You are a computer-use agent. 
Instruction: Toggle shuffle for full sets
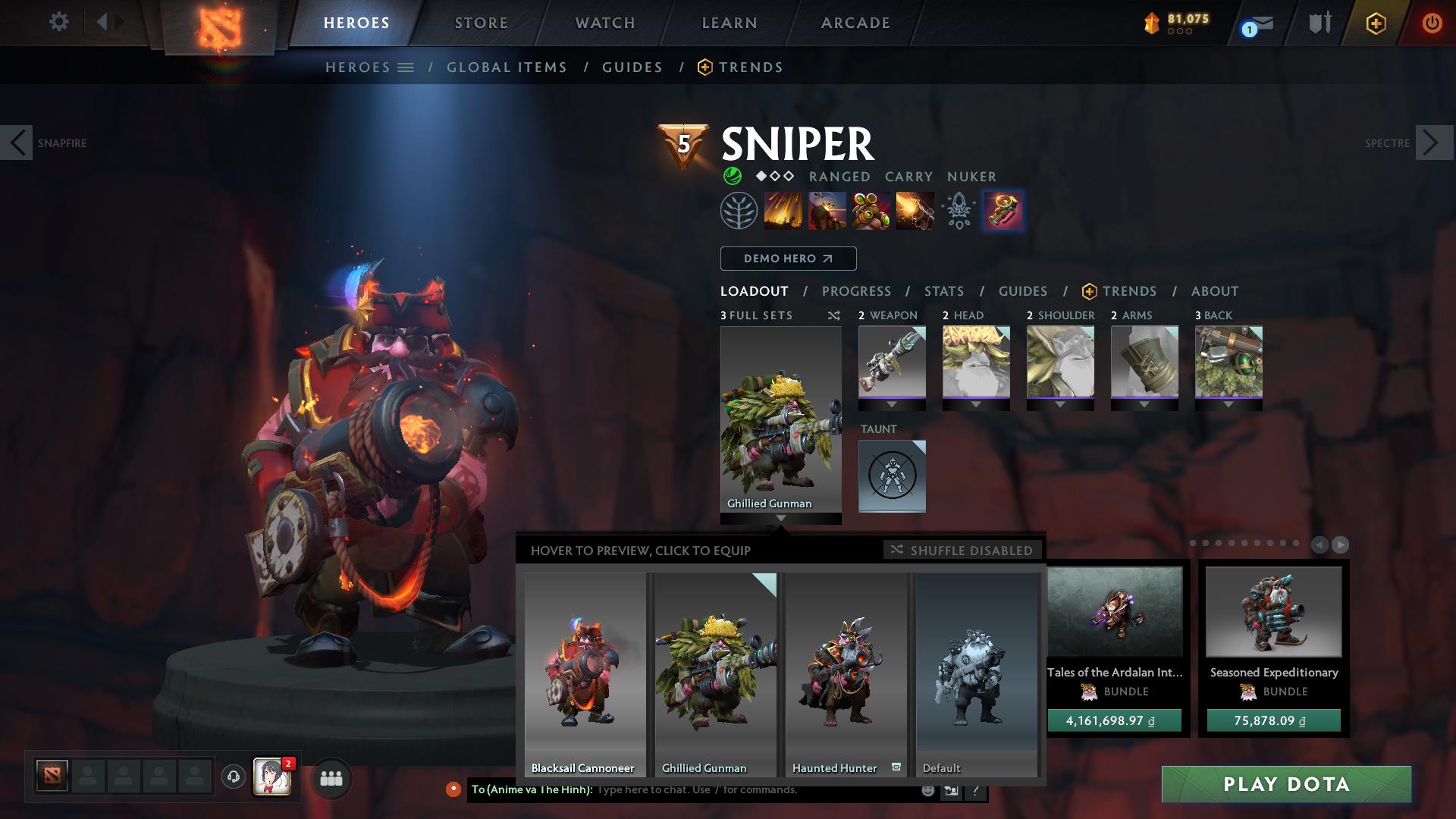[834, 315]
